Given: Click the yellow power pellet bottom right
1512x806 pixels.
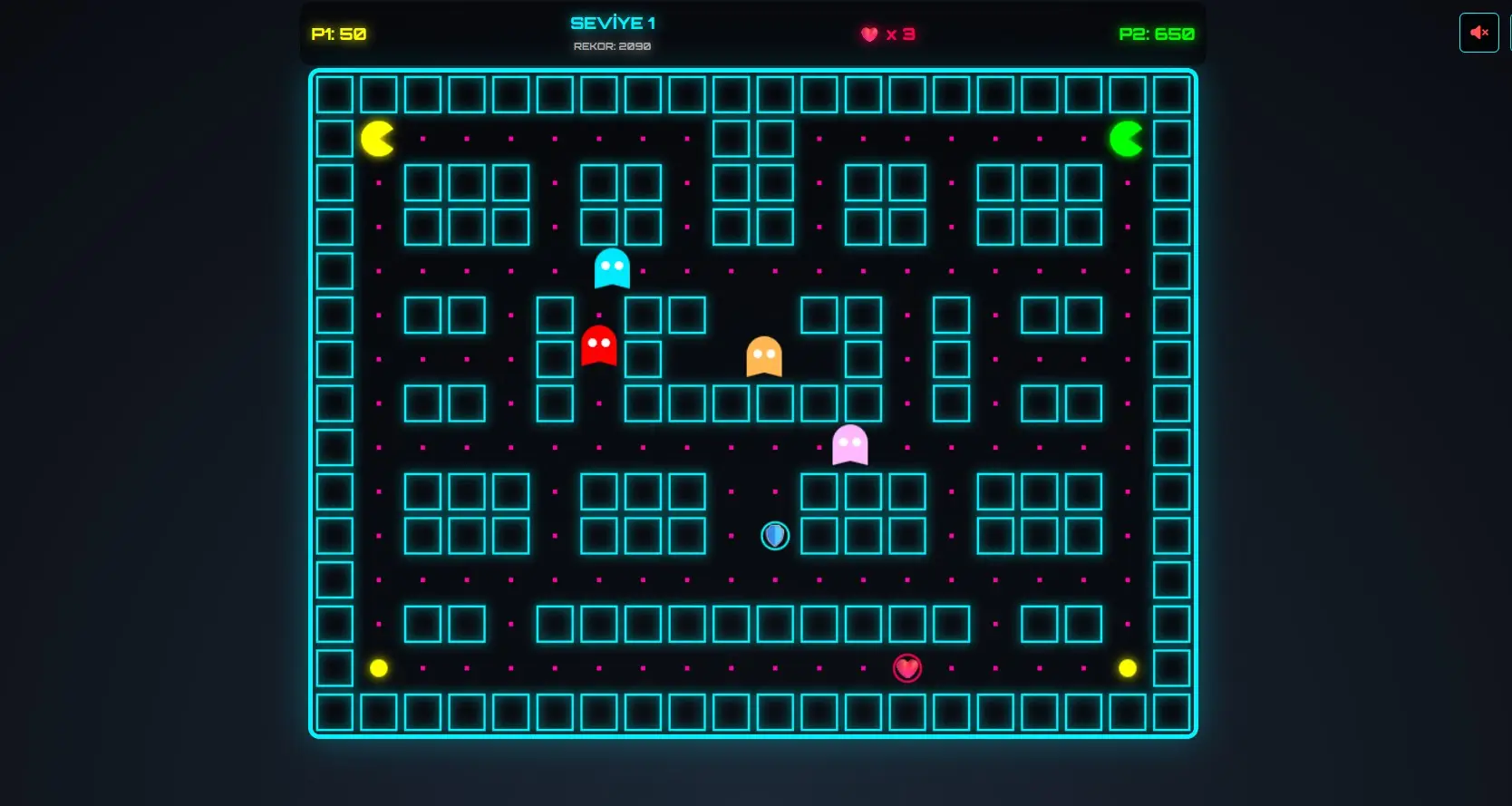Looking at the screenshot, I should pos(1128,668).
